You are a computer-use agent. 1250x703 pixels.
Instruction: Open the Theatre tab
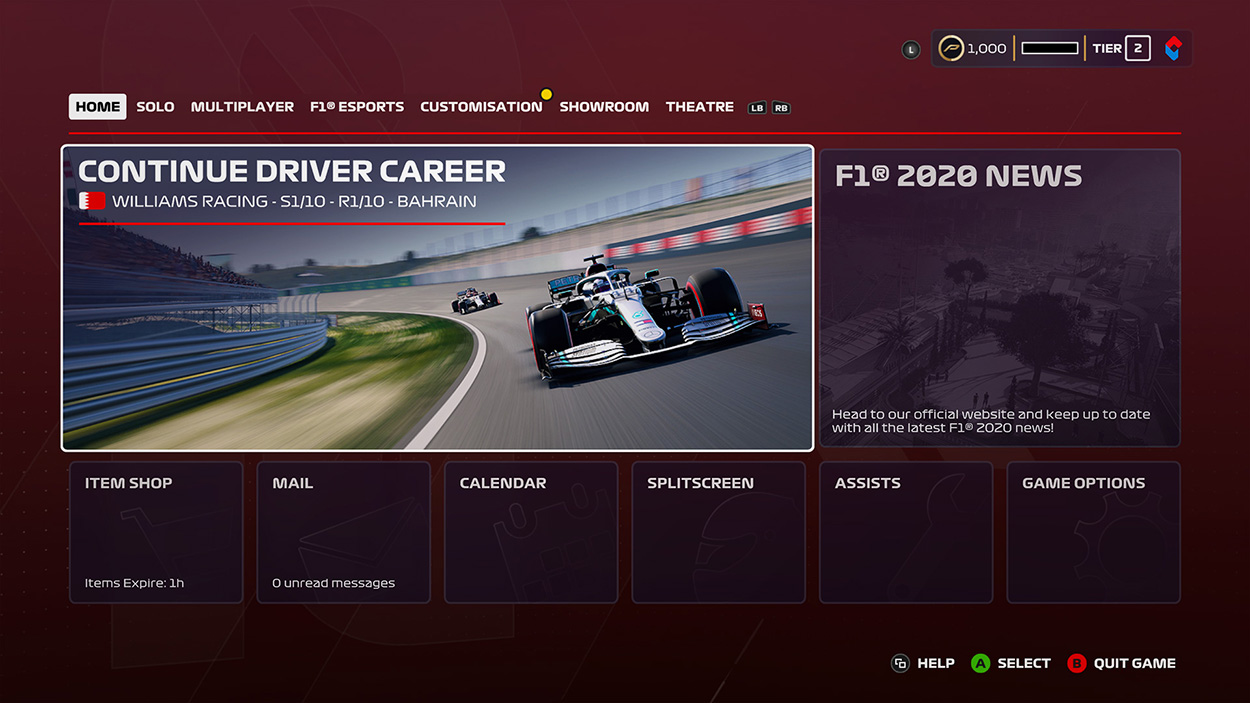coord(699,107)
